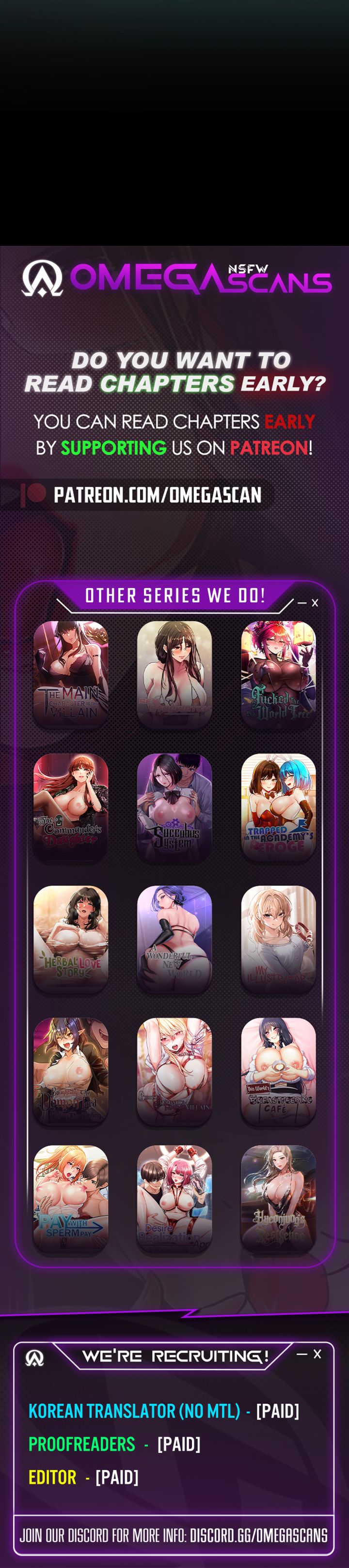Screen dimensions: 349x1568
Task: Click the Omega Scans logo
Action: click(175, 279)
